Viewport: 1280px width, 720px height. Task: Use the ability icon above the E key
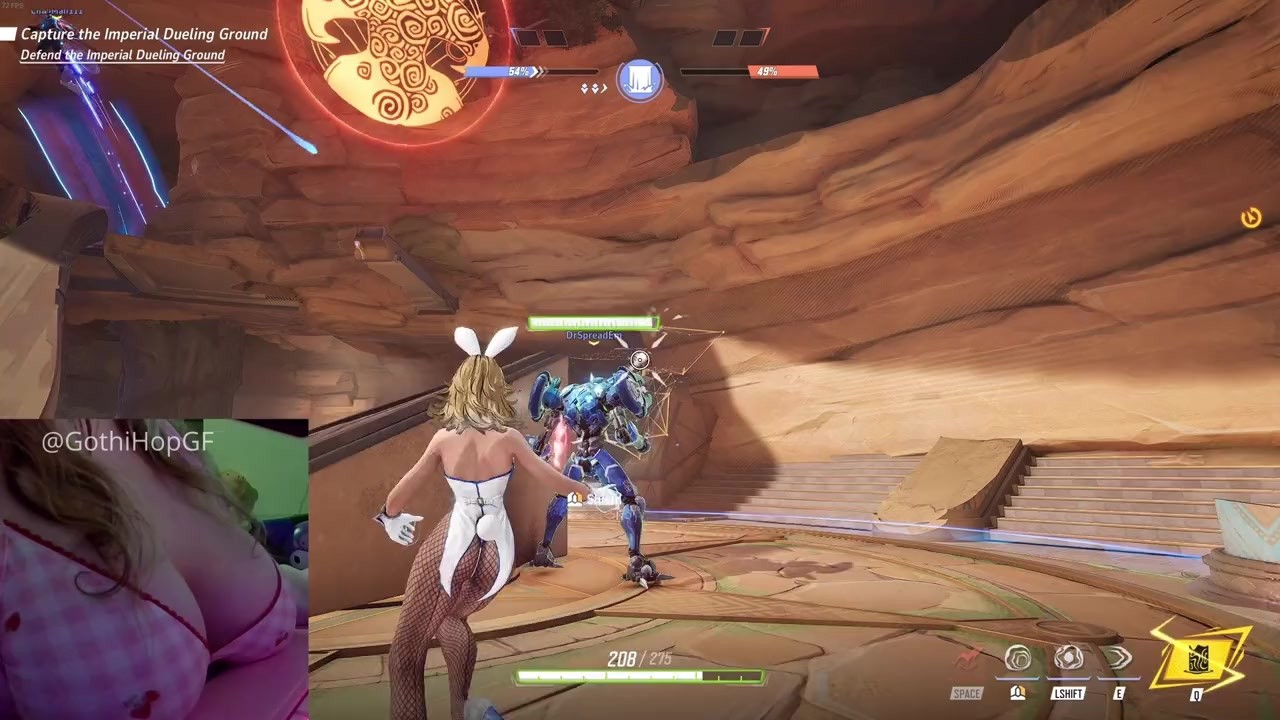pos(1117,658)
